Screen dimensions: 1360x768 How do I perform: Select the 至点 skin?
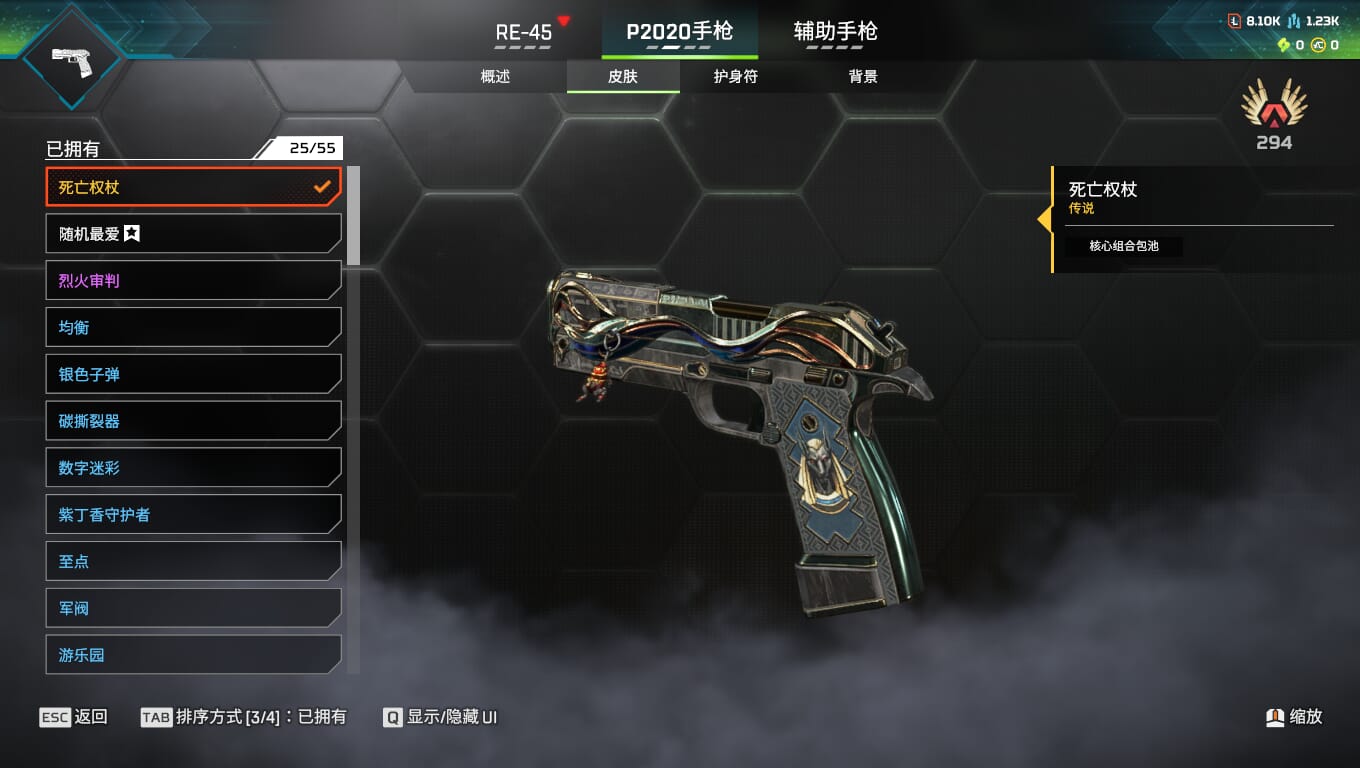[x=193, y=562]
